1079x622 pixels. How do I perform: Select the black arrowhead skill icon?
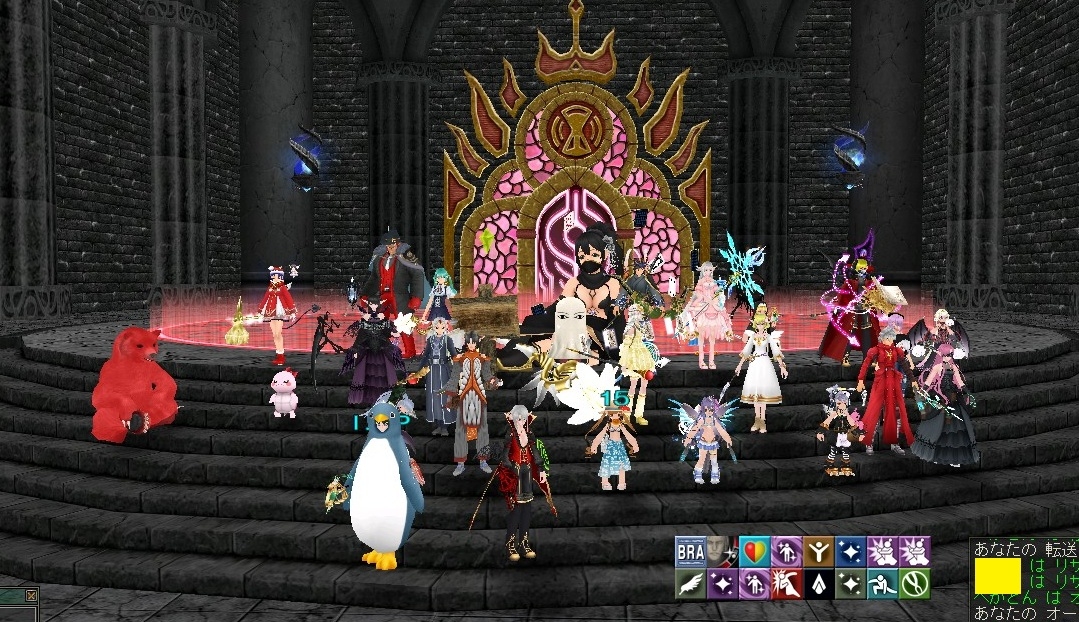click(x=818, y=583)
